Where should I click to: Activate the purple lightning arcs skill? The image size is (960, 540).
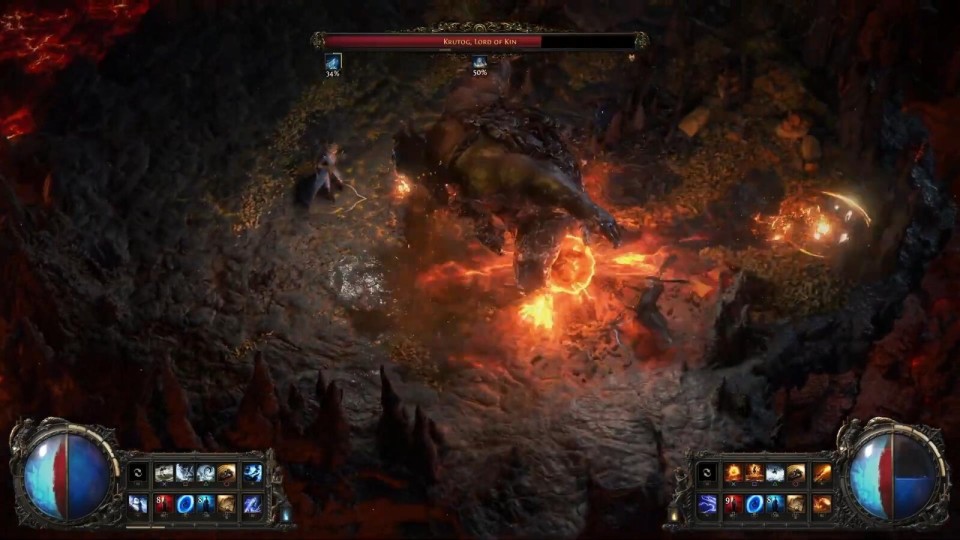point(708,503)
